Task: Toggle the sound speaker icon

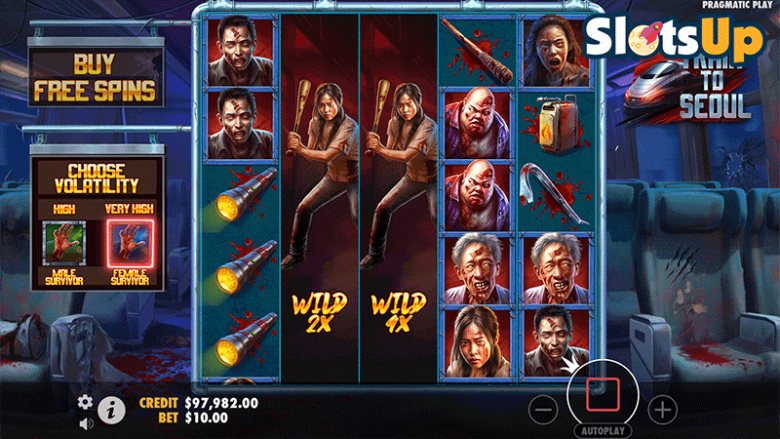Action: pos(85,422)
